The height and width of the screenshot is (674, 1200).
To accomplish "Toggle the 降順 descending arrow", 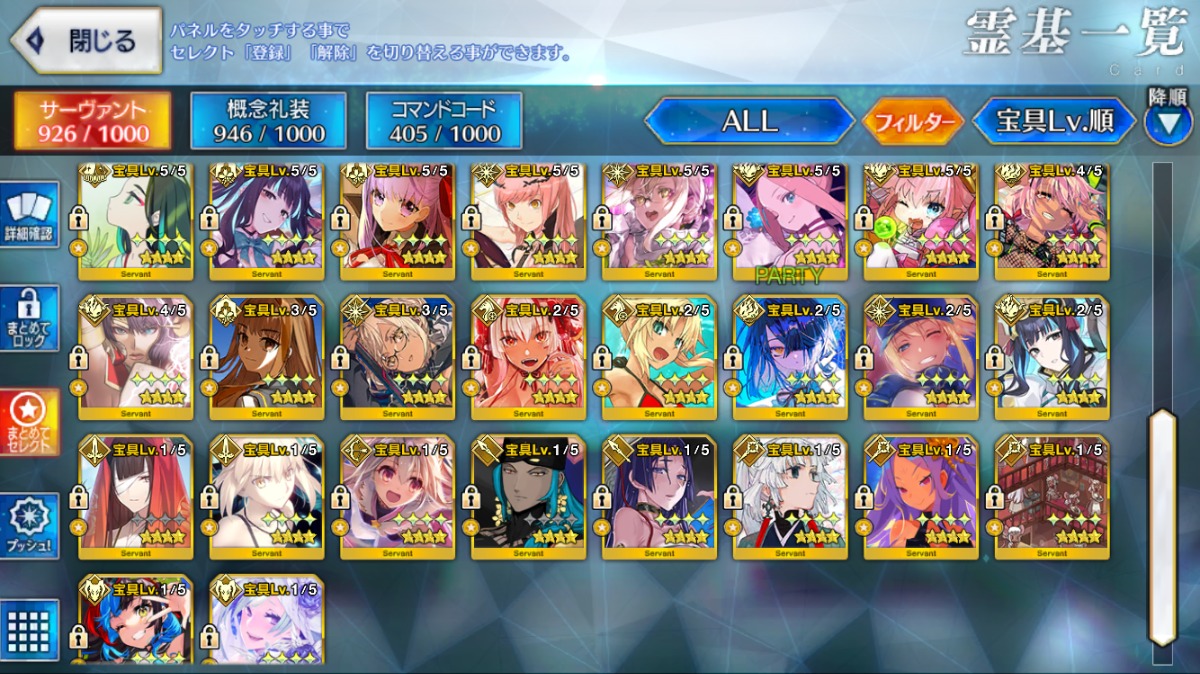I will [x=1167, y=122].
